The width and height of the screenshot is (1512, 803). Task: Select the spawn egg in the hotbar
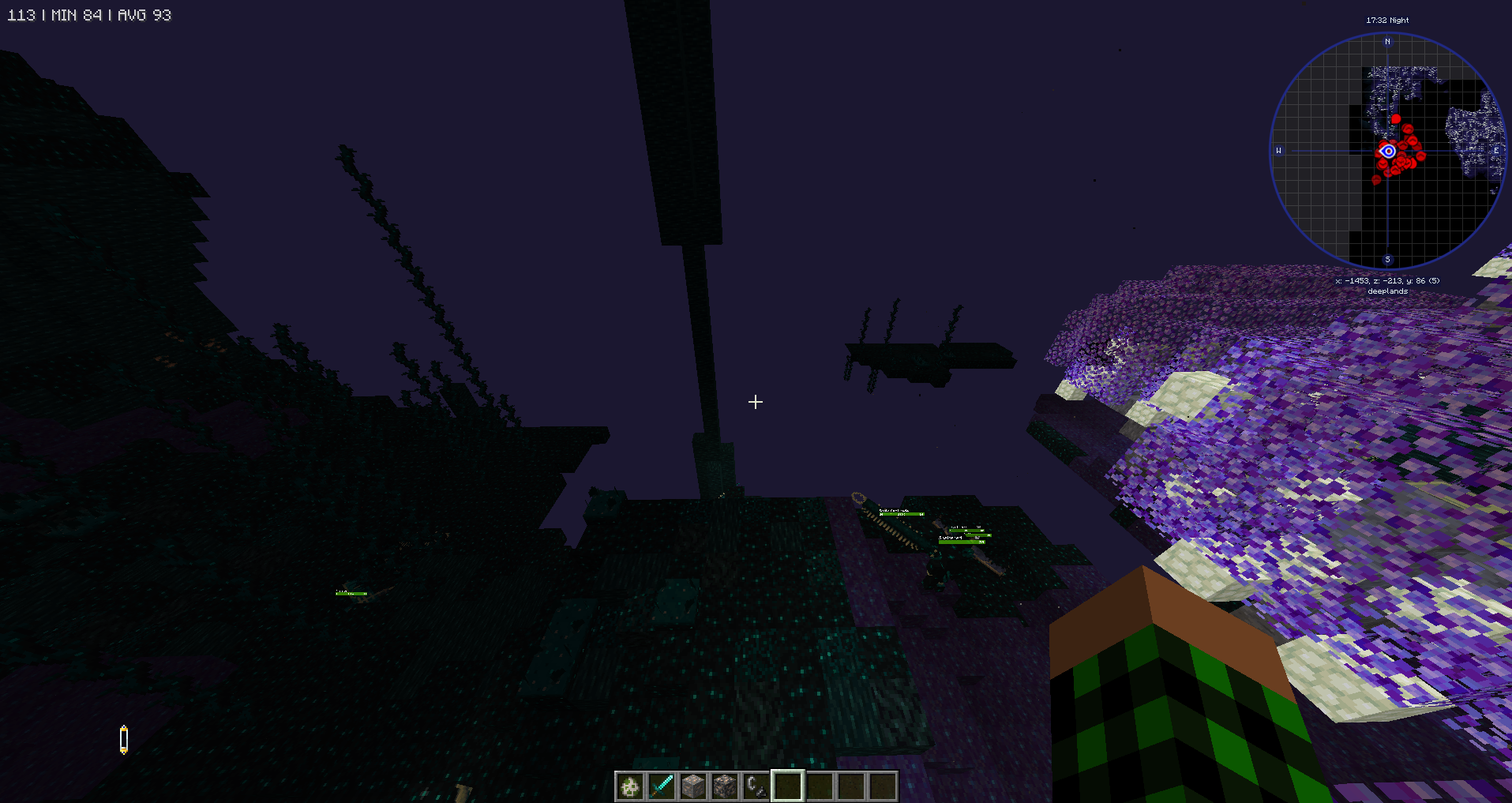point(629,786)
